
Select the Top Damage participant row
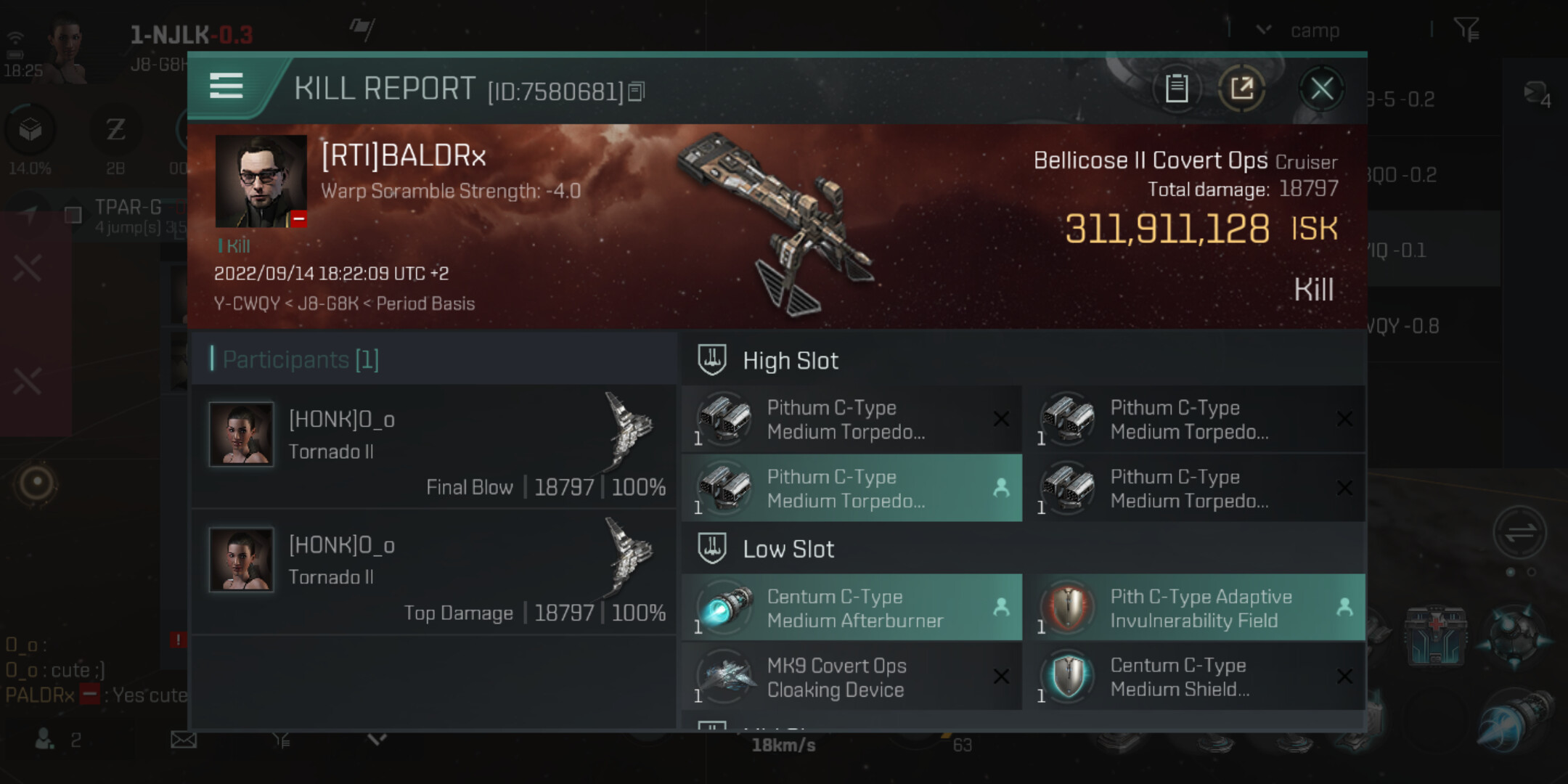click(x=434, y=572)
